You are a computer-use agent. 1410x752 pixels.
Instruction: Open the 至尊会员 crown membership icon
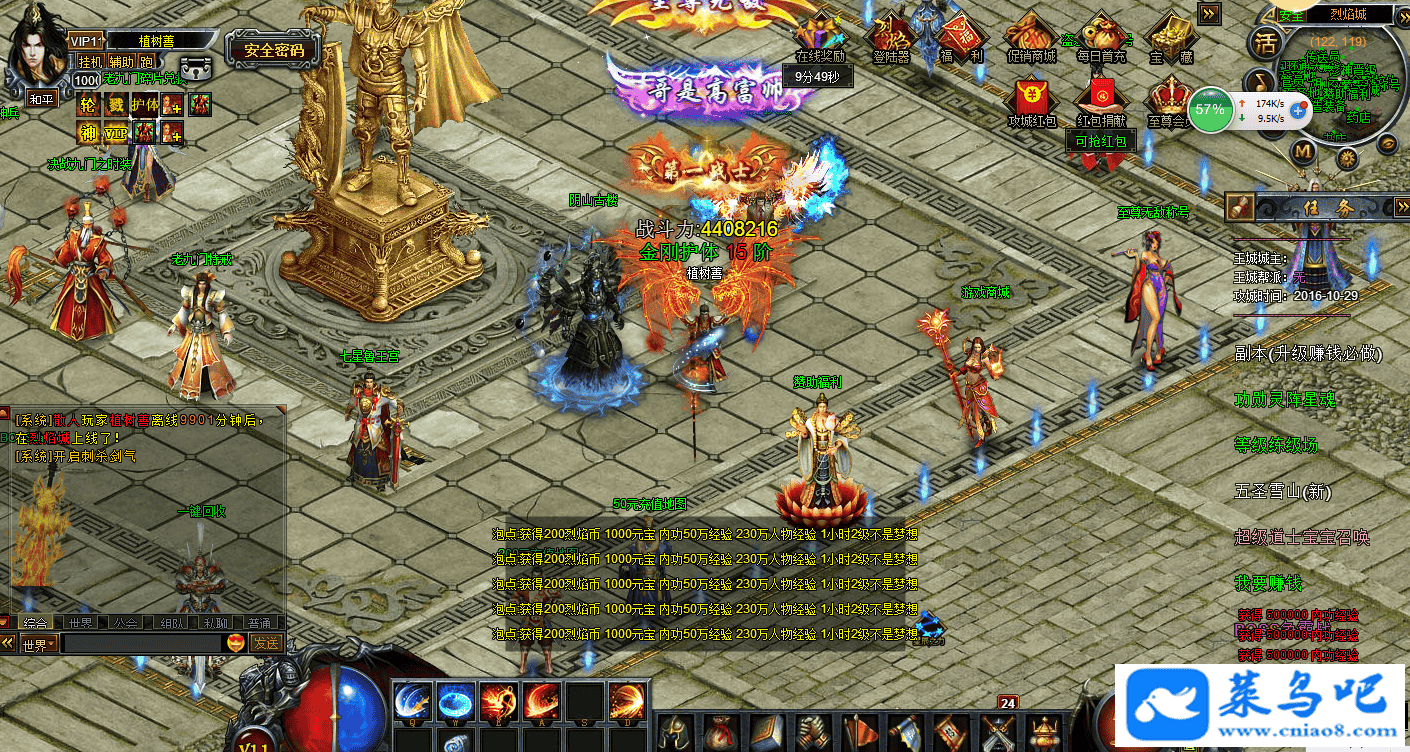[1168, 104]
